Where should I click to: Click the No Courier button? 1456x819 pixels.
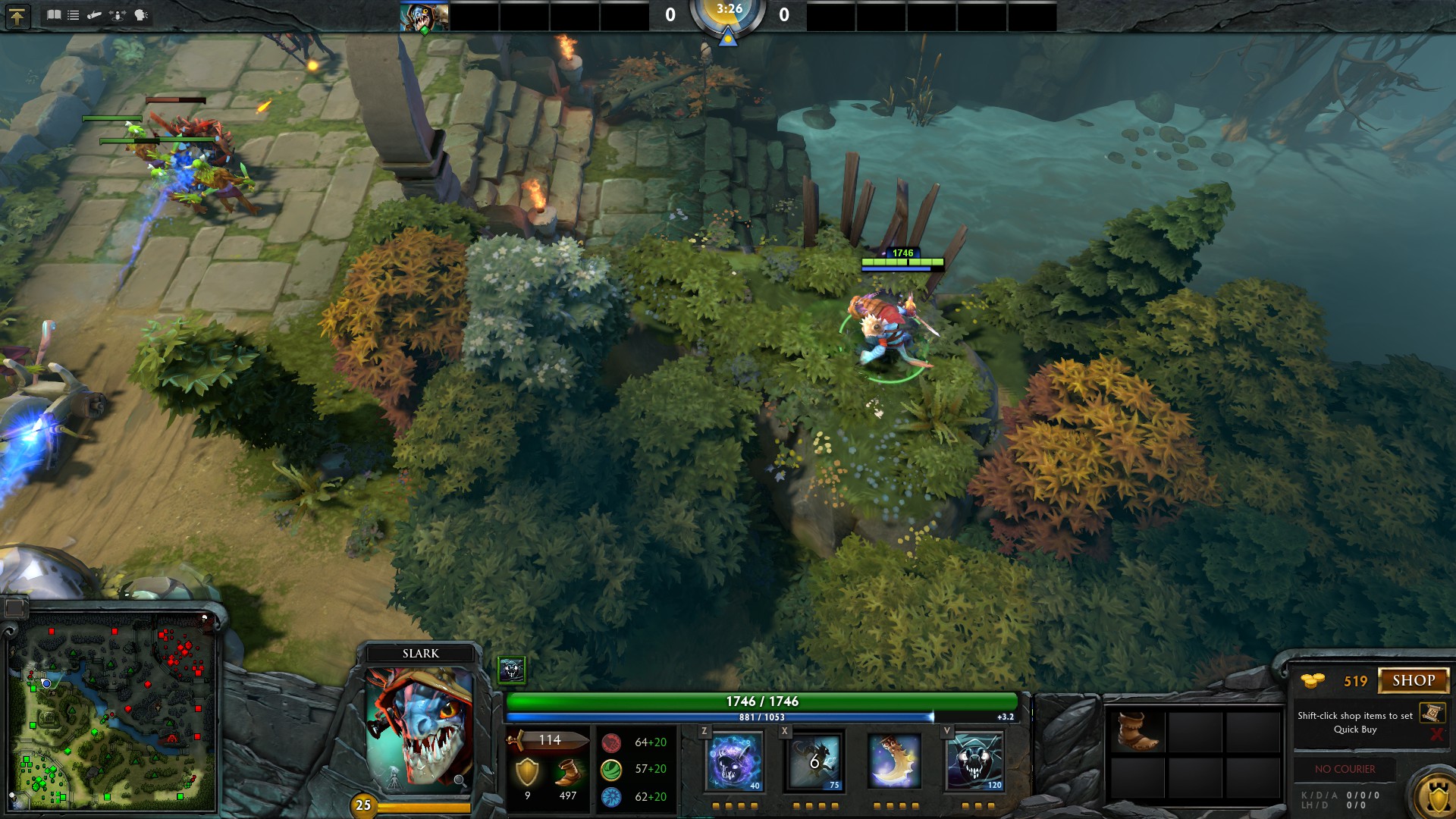pos(1345,769)
